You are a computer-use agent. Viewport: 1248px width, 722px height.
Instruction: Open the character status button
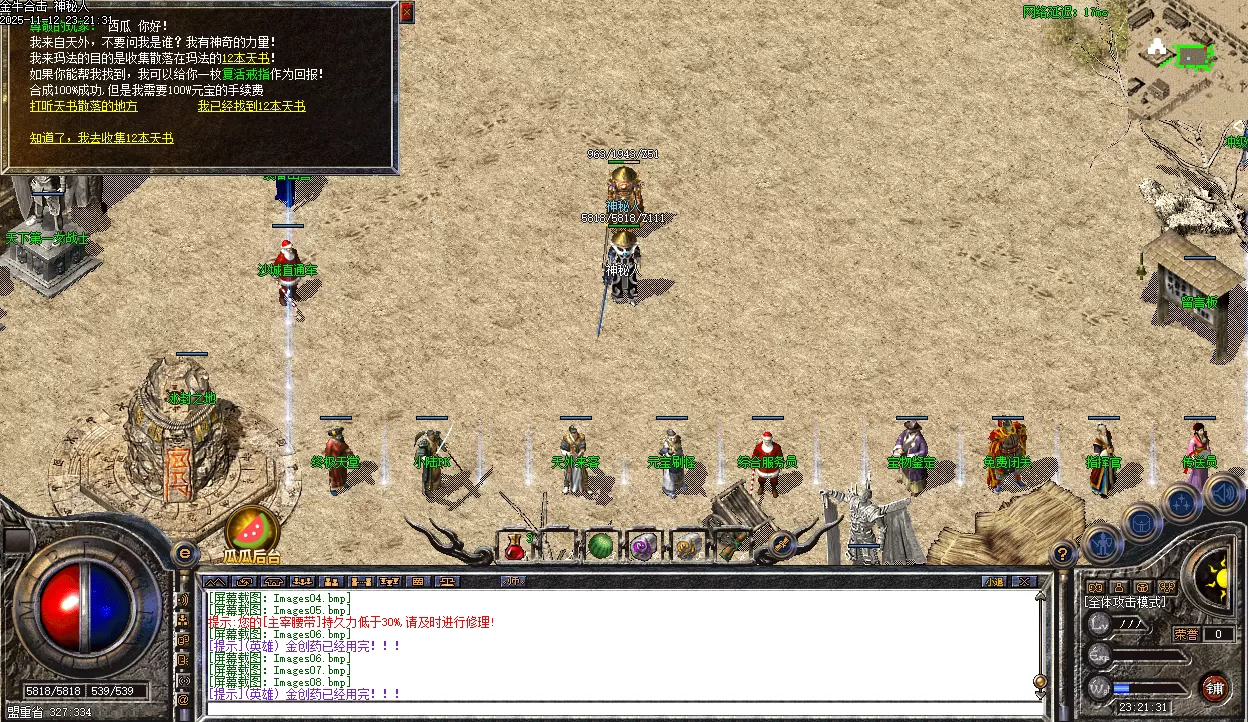click(1101, 545)
